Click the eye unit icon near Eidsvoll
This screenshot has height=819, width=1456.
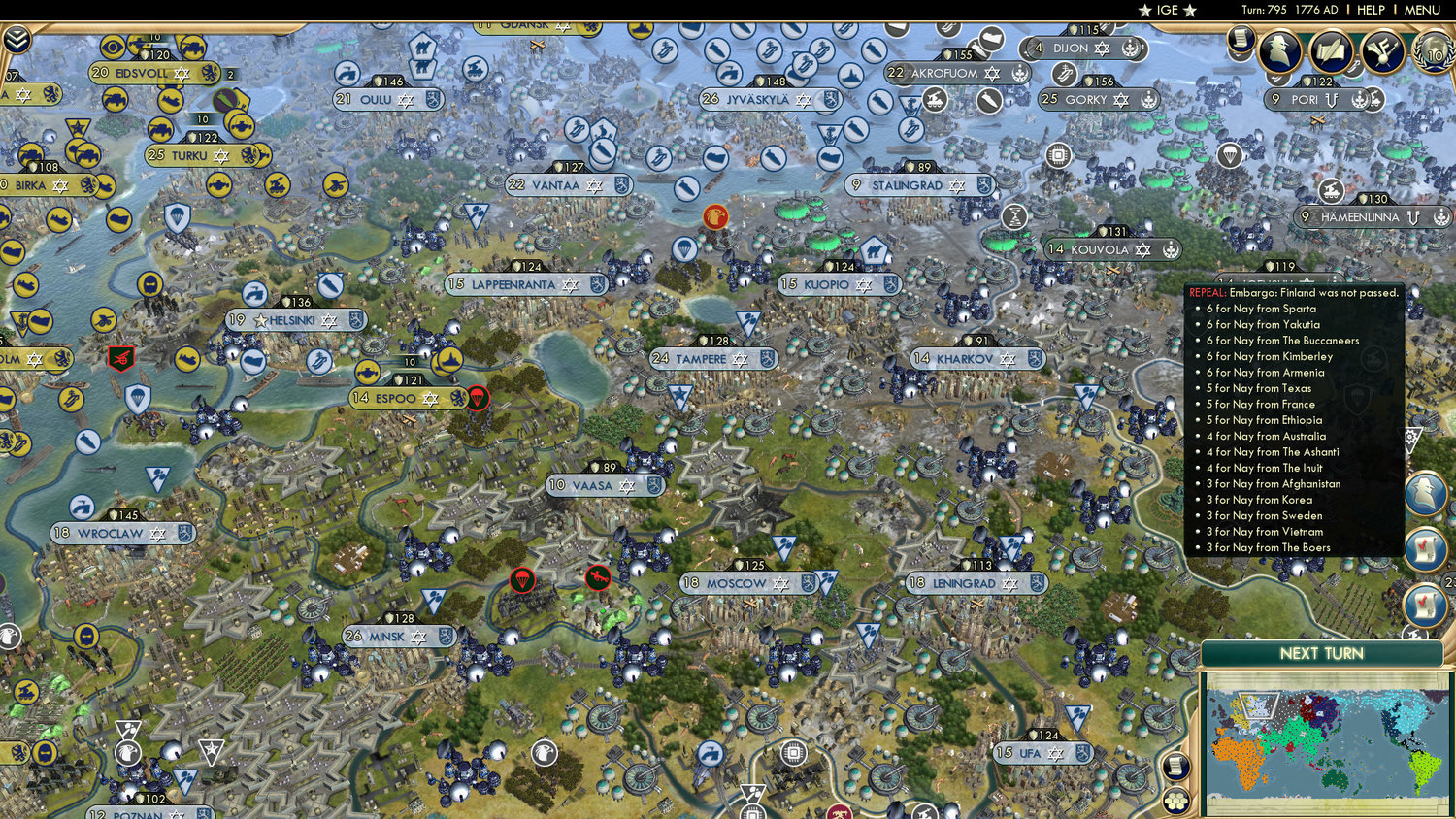click(113, 46)
